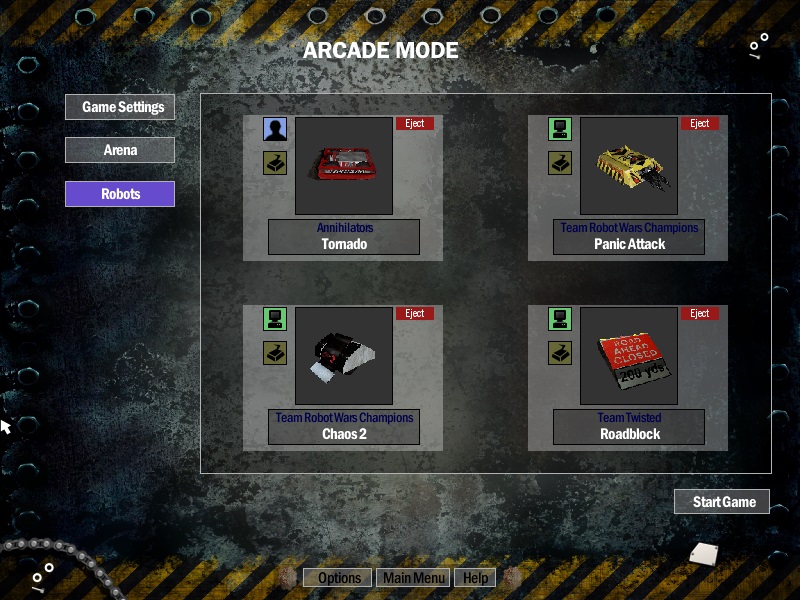This screenshot has height=600, width=800.
Task: Eject Roadblock from the lineup
Action: [x=700, y=314]
